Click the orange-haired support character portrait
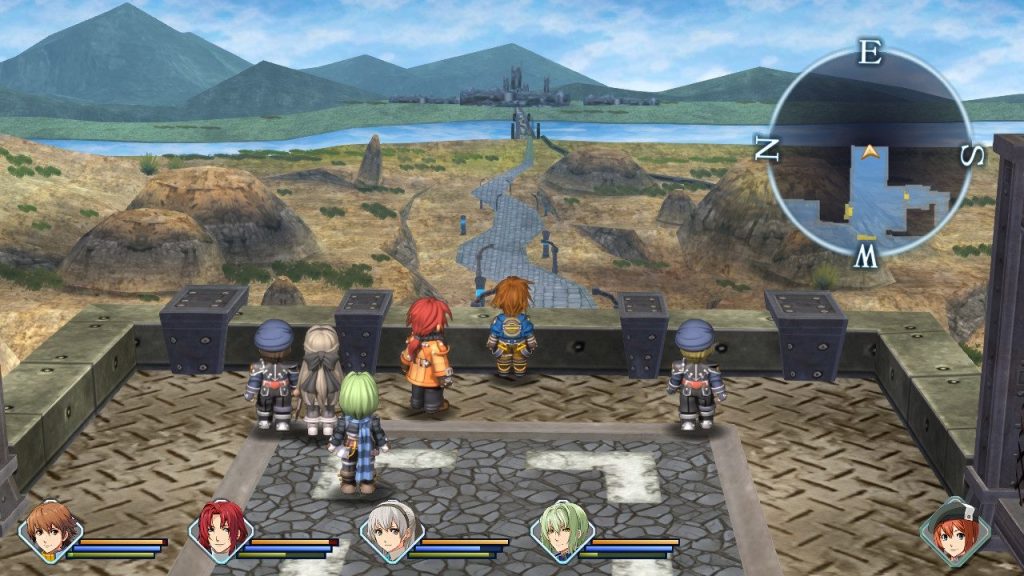 pos(954,531)
